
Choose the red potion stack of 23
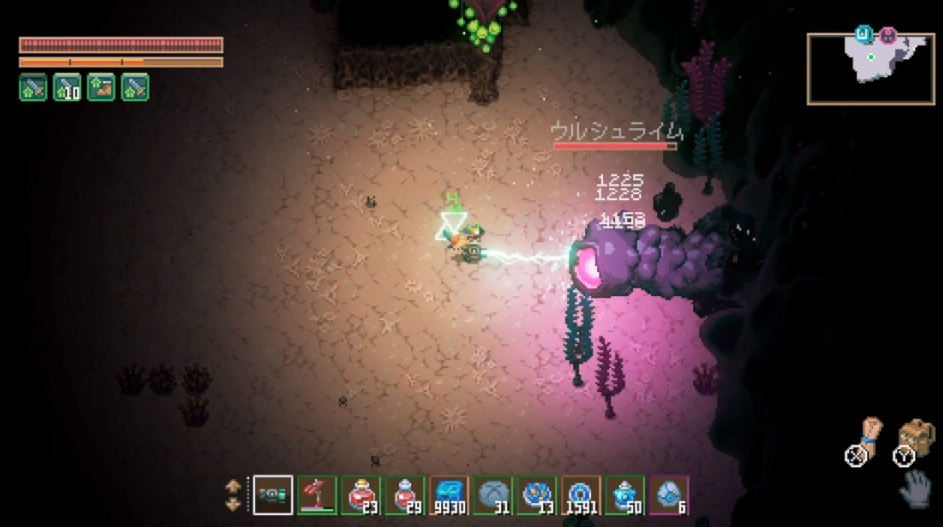(x=361, y=494)
